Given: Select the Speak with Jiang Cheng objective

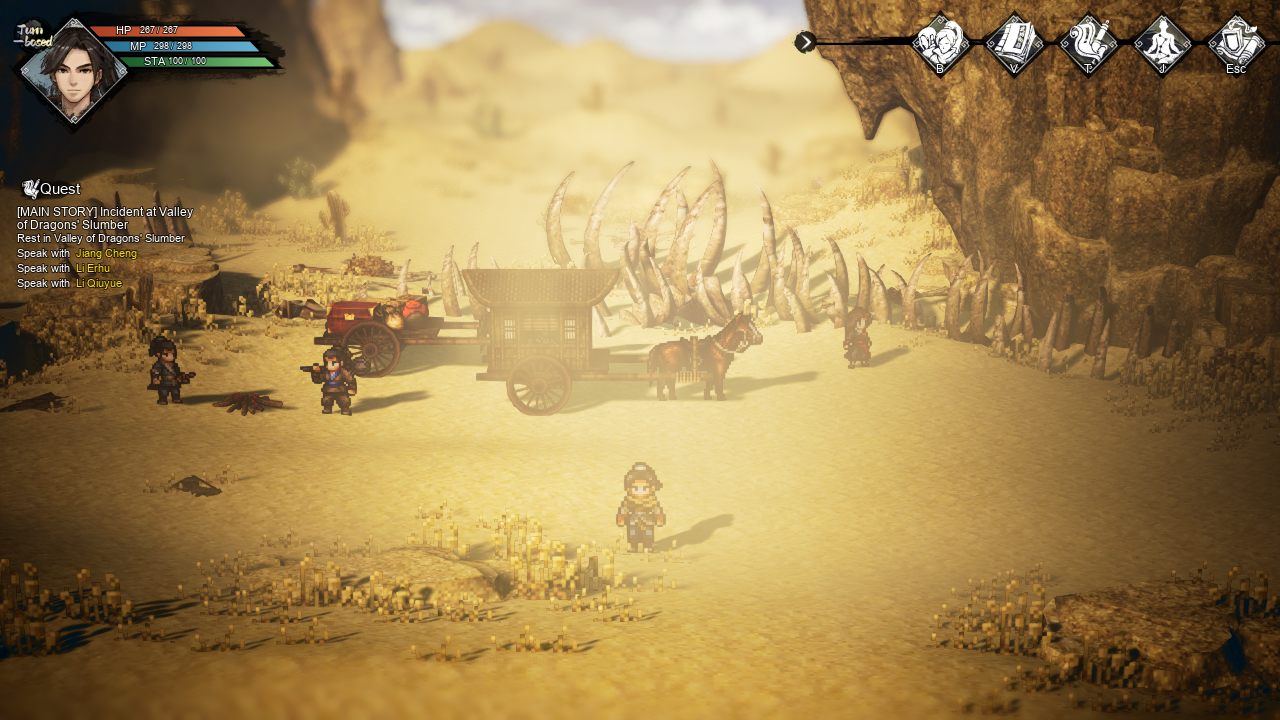Looking at the screenshot, I should tap(77, 254).
